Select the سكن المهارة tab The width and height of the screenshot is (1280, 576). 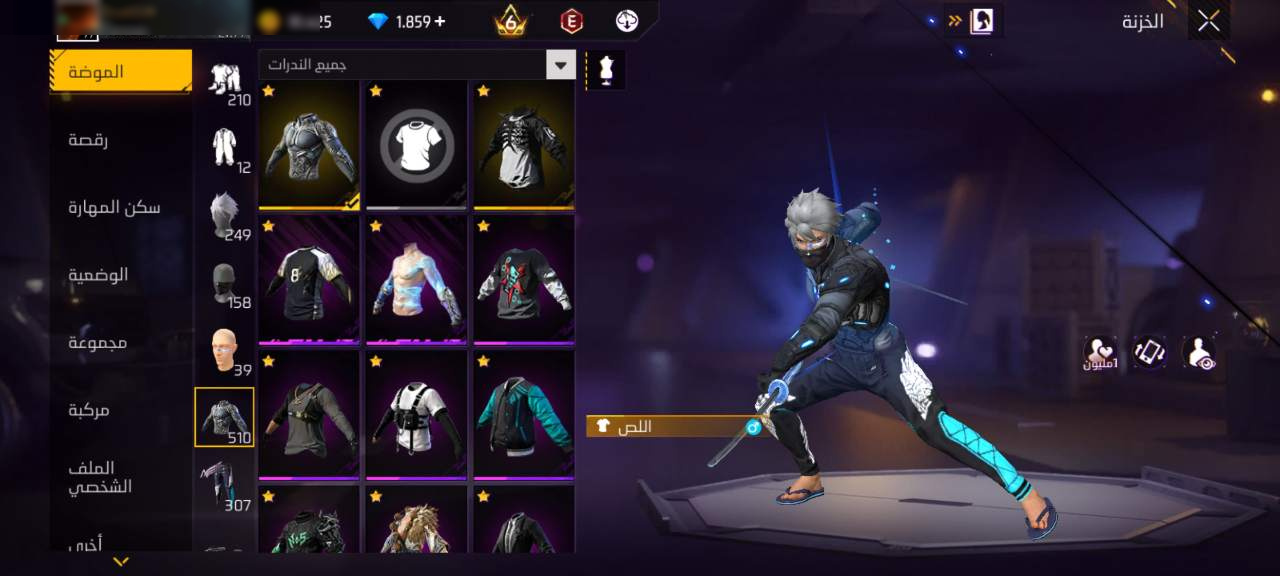coord(114,207)
